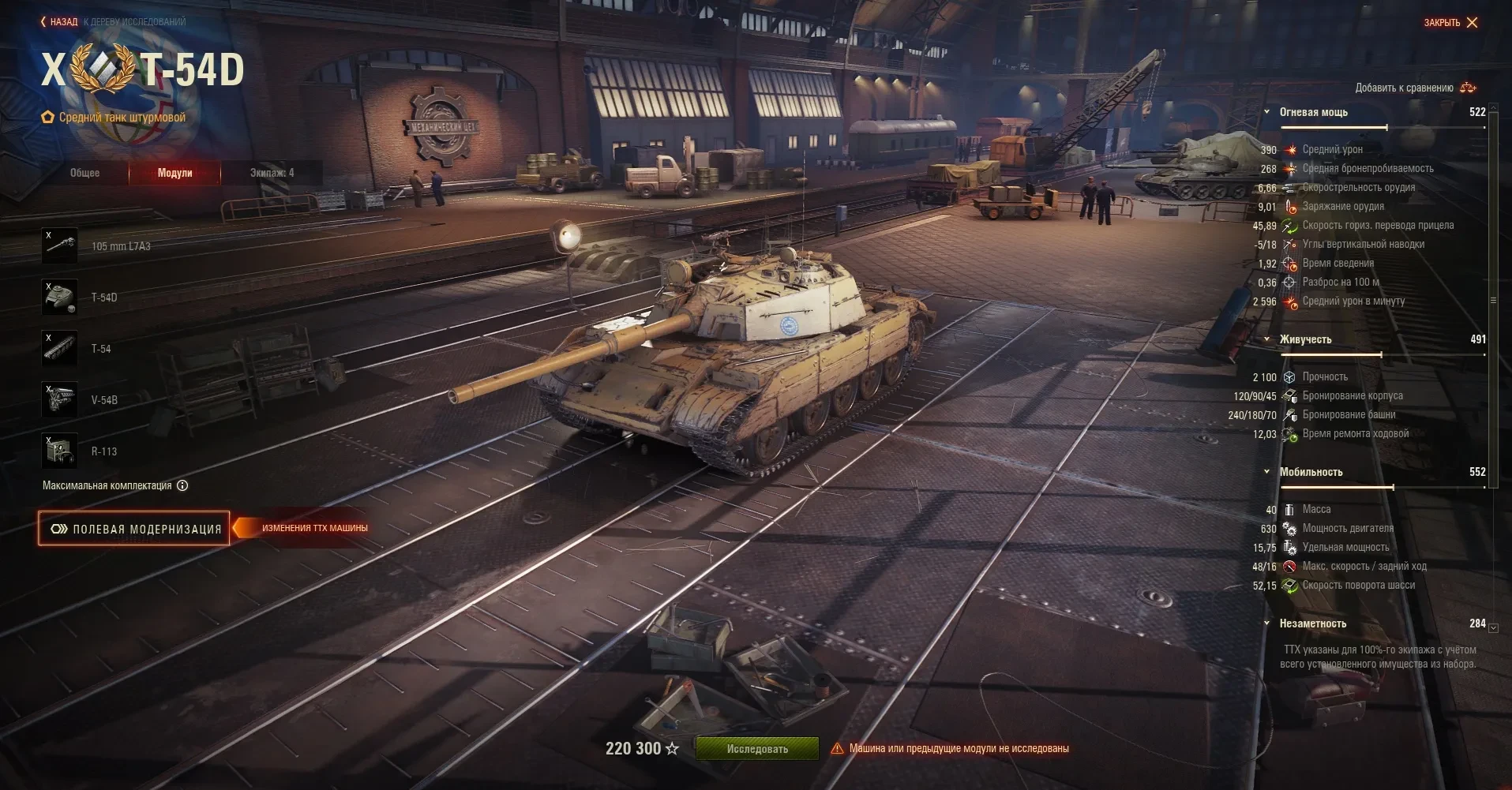Close the vehicle preview screen
This screenshot has height=790, width=1512.
pos(1451,22)
